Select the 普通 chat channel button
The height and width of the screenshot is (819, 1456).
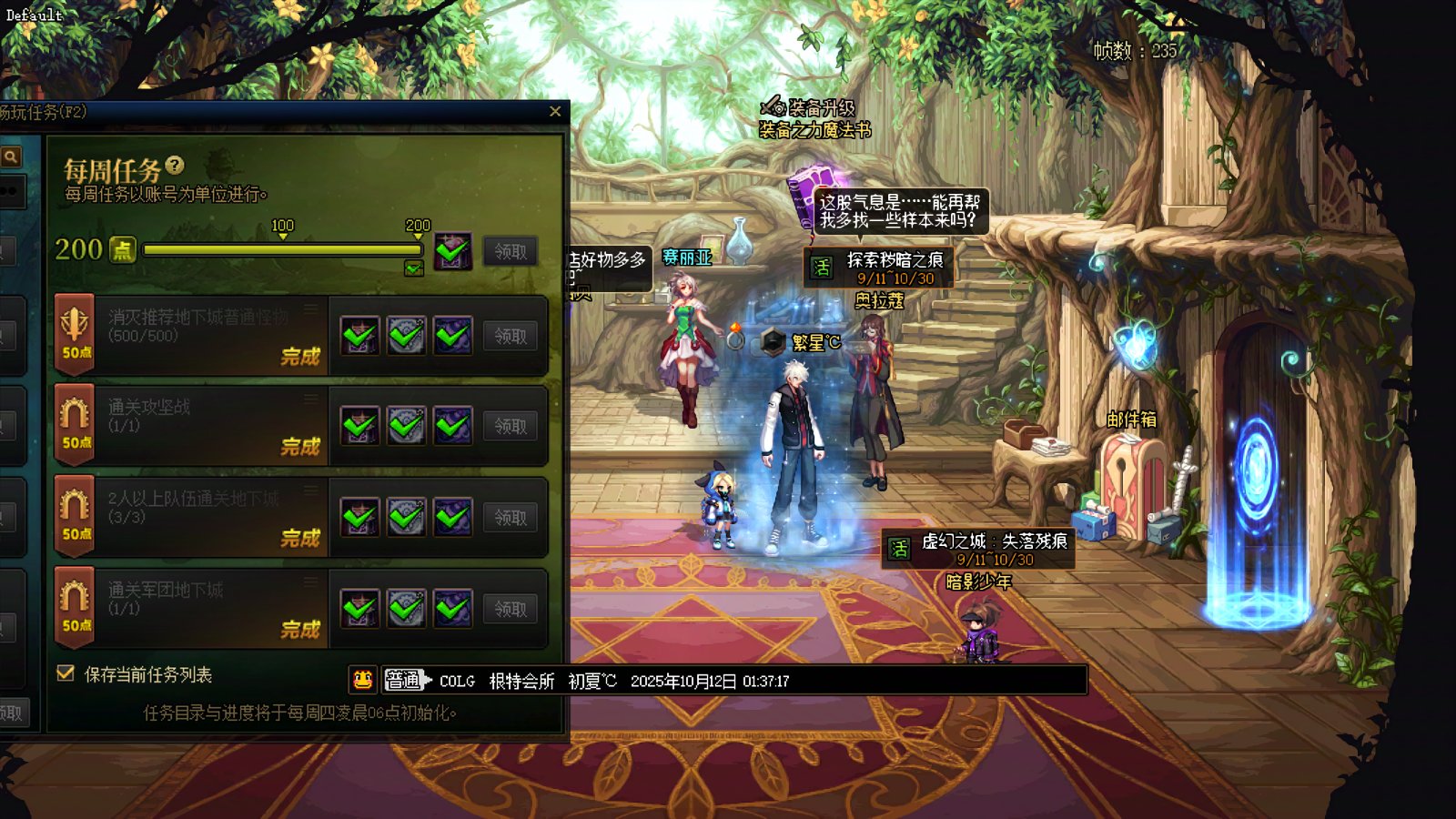pyautogui.click(x=403, y=680)
